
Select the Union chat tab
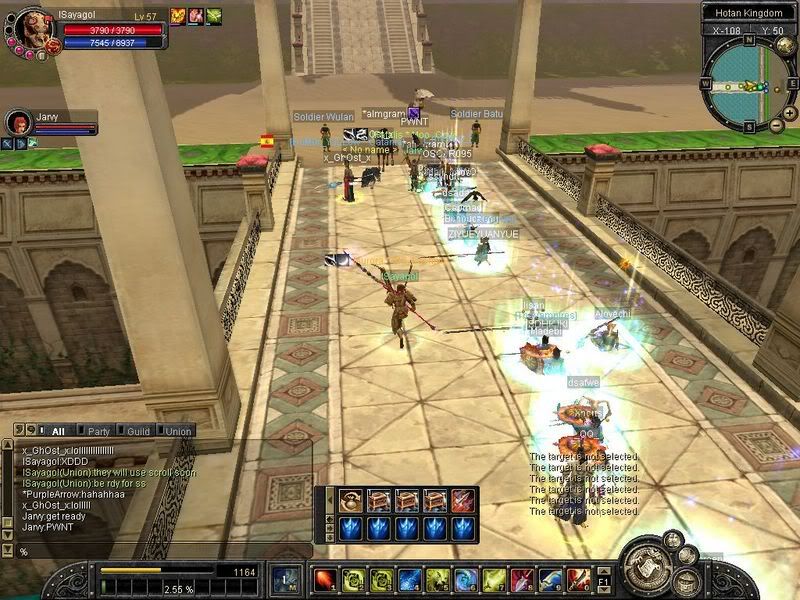pos(178,431)
